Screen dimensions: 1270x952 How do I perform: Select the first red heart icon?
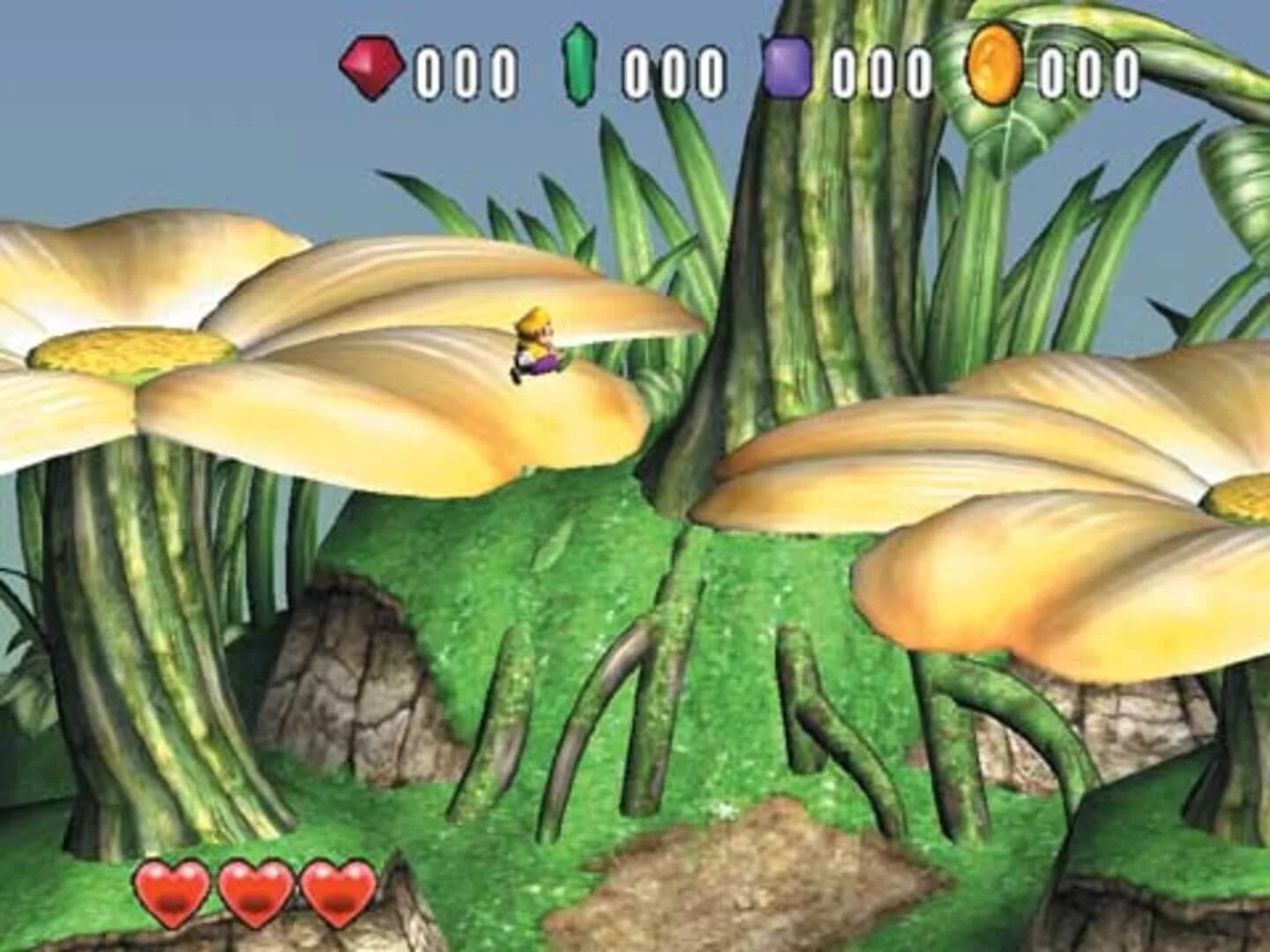tap(170, 891)
